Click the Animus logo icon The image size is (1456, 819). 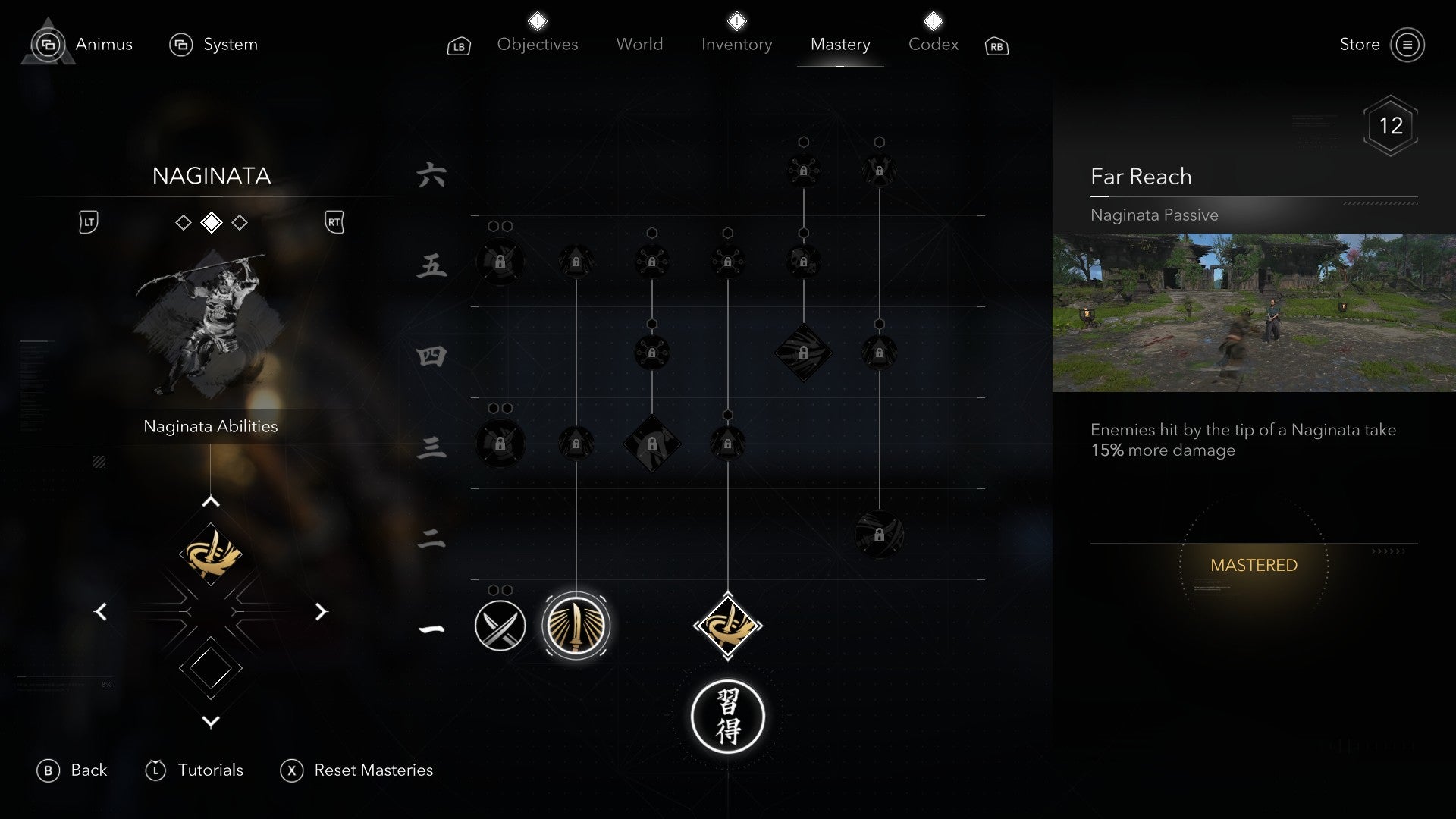[47, 44]
